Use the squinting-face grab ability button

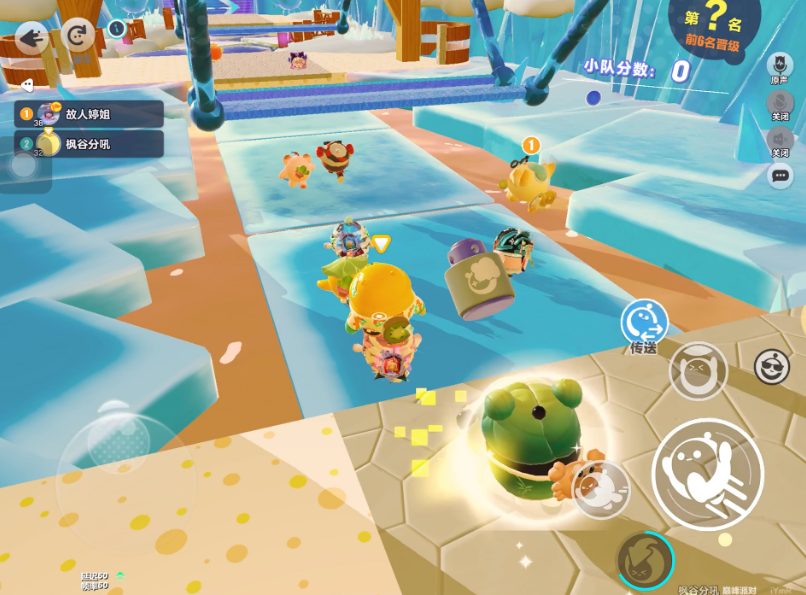[697, 371]
